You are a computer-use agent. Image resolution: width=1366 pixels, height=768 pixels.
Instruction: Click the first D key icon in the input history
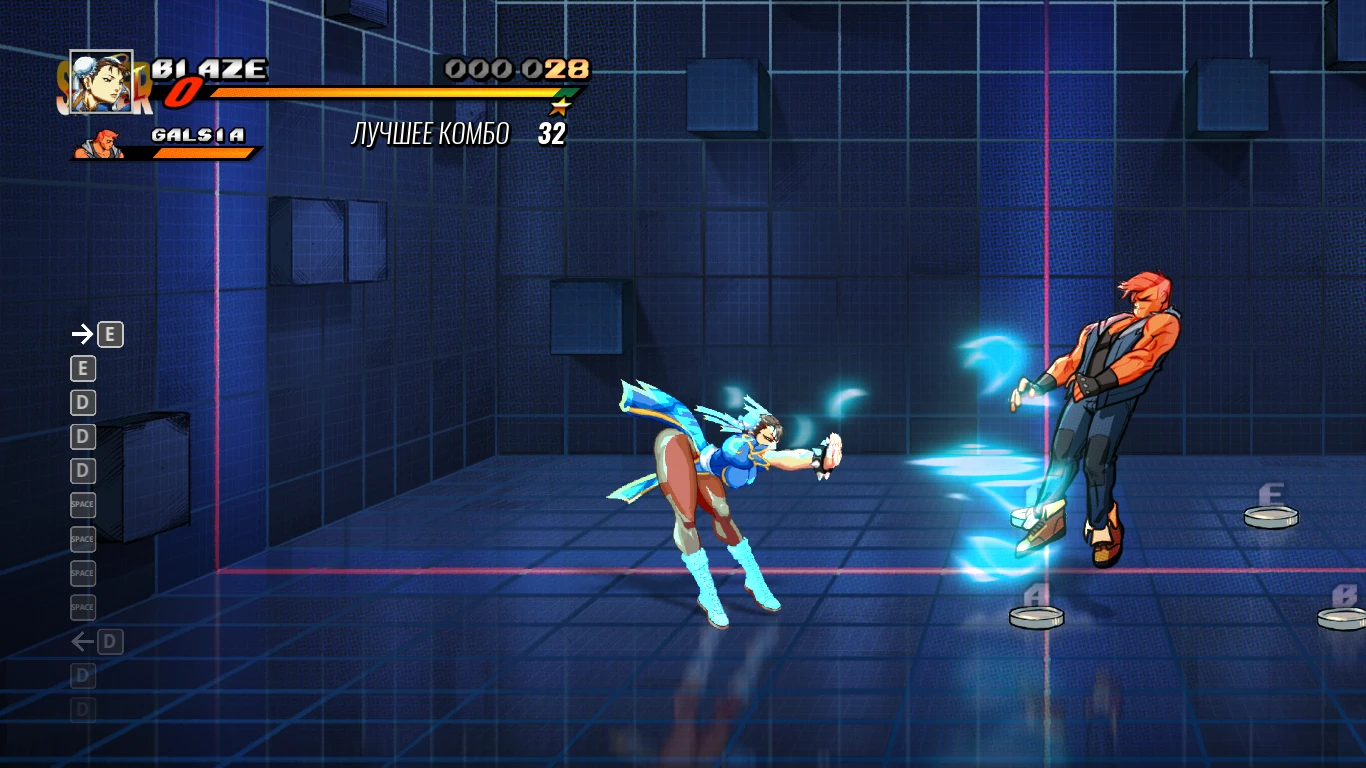(x=83, y=402)
